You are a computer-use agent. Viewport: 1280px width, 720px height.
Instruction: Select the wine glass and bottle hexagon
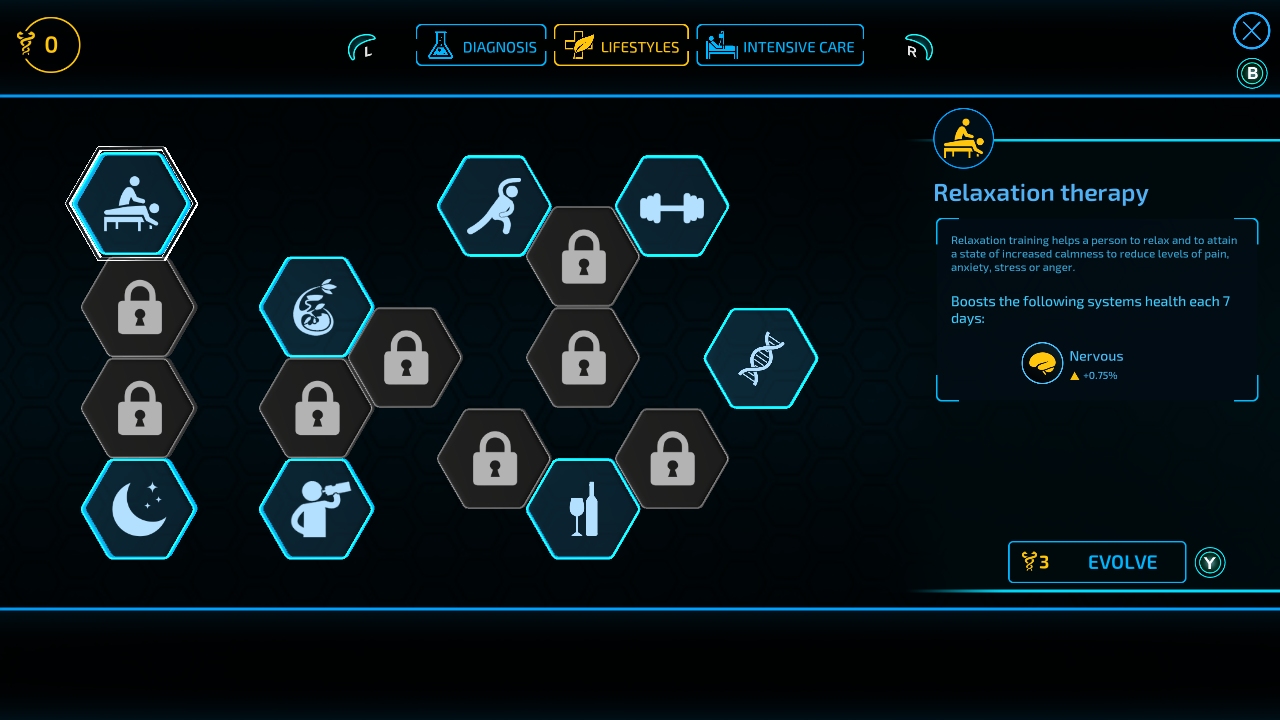(x=583, y=509)
